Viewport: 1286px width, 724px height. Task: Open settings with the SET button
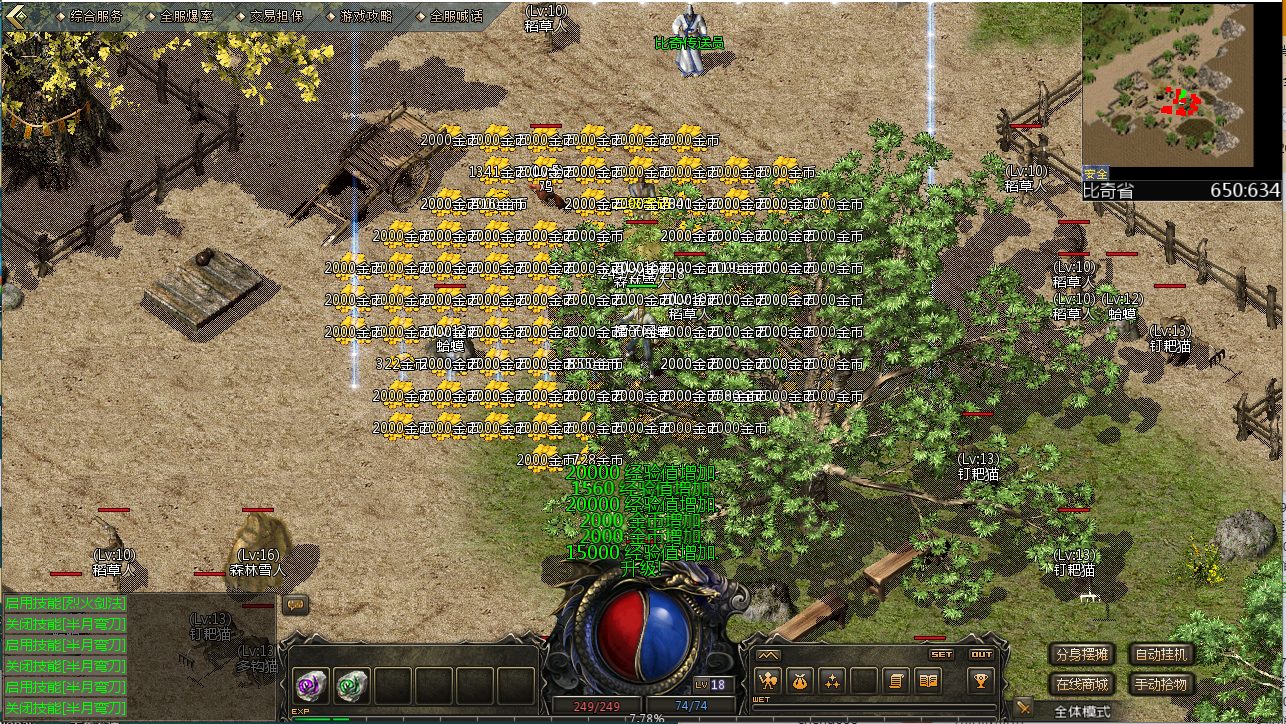tap(942, 655)
